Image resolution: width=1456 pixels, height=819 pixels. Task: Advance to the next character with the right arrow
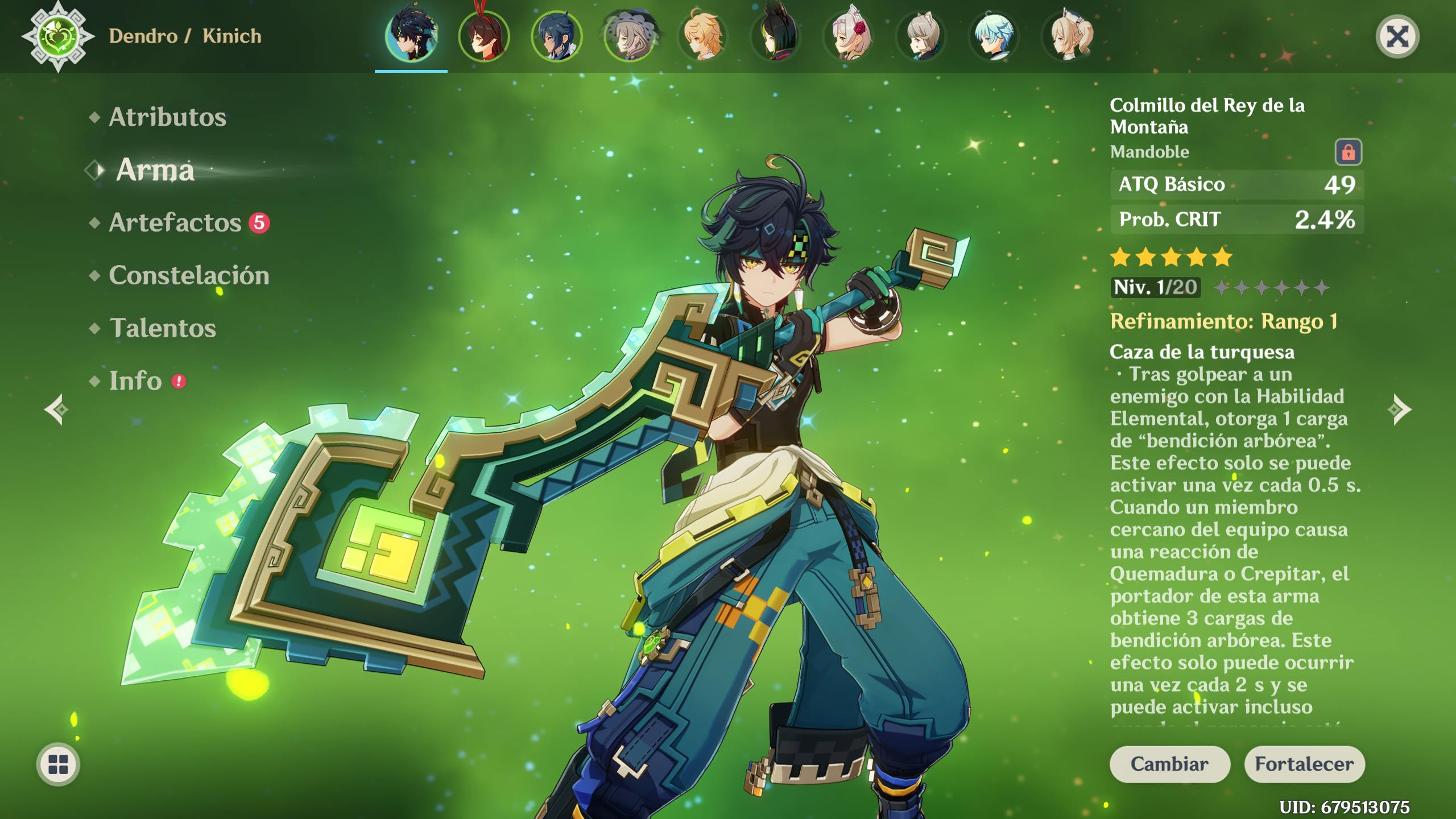point(1399,409)
